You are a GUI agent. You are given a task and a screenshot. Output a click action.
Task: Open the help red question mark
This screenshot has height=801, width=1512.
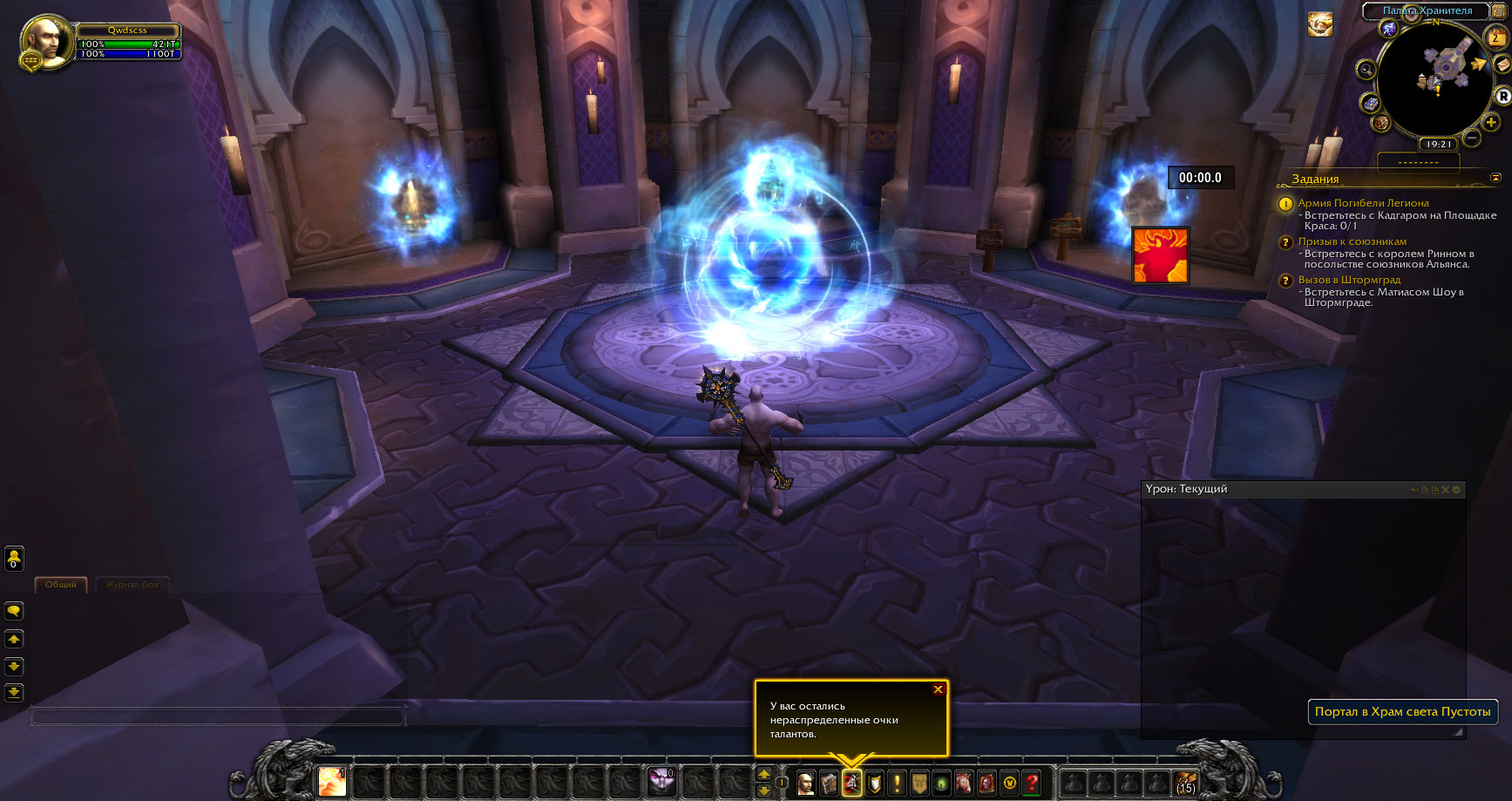click(1032, 783)
